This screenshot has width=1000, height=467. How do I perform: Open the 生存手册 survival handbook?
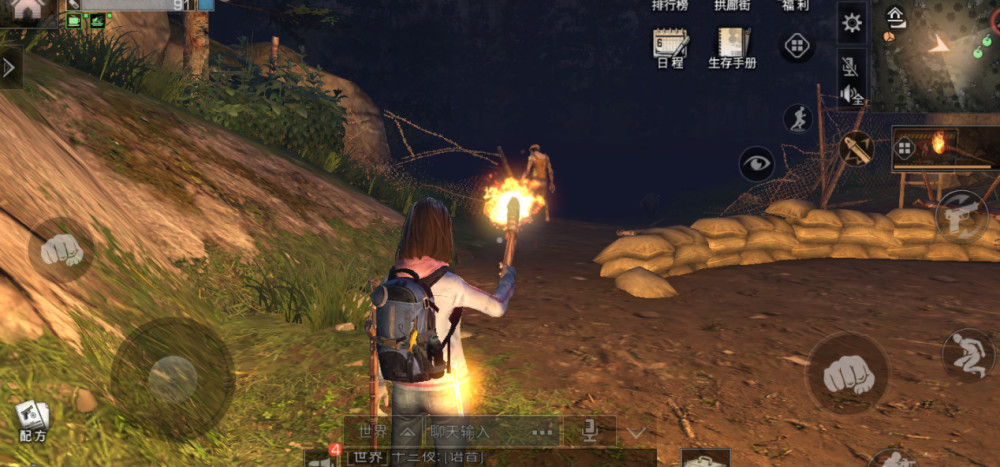click(732, 48)
